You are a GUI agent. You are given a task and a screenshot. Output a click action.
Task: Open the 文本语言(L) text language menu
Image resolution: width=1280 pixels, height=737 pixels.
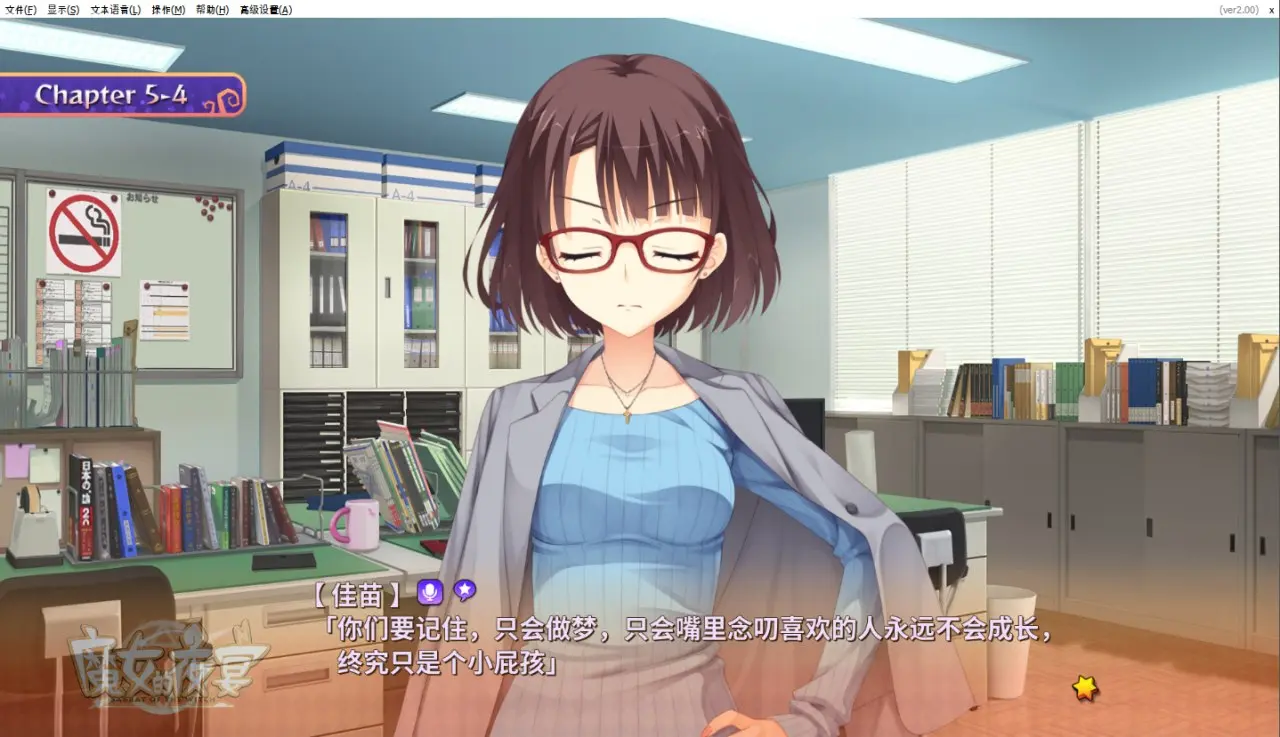tap(115, 10)
